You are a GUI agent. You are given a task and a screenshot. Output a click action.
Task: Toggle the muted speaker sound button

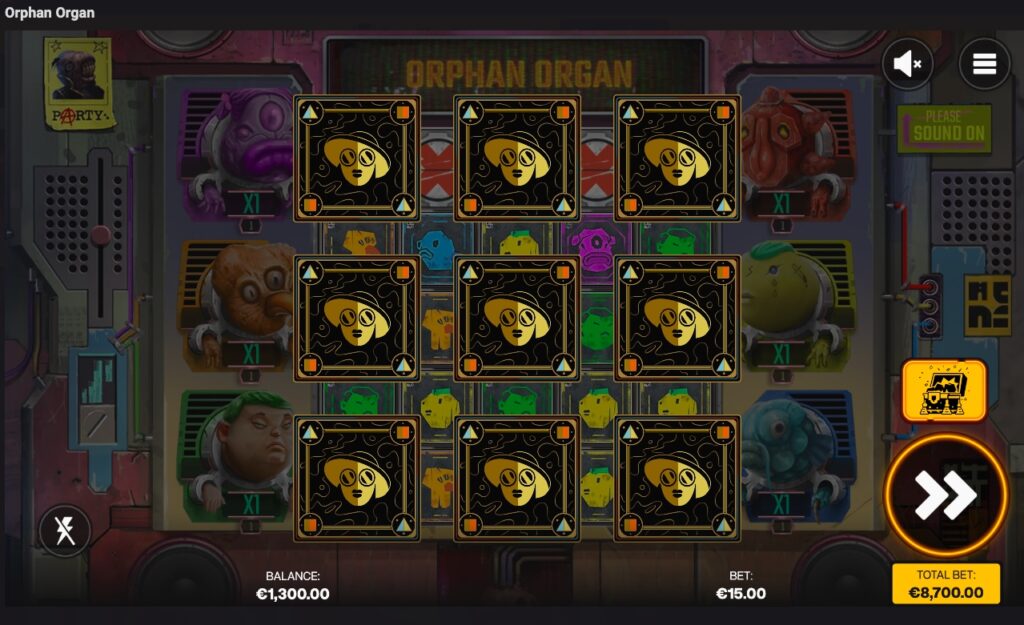[907, 64]
